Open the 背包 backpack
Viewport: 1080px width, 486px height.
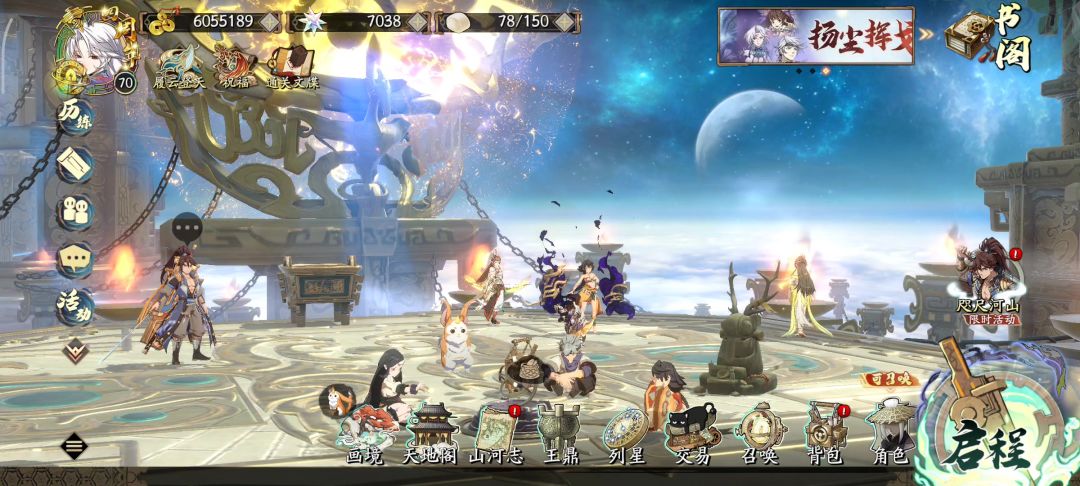826,432
